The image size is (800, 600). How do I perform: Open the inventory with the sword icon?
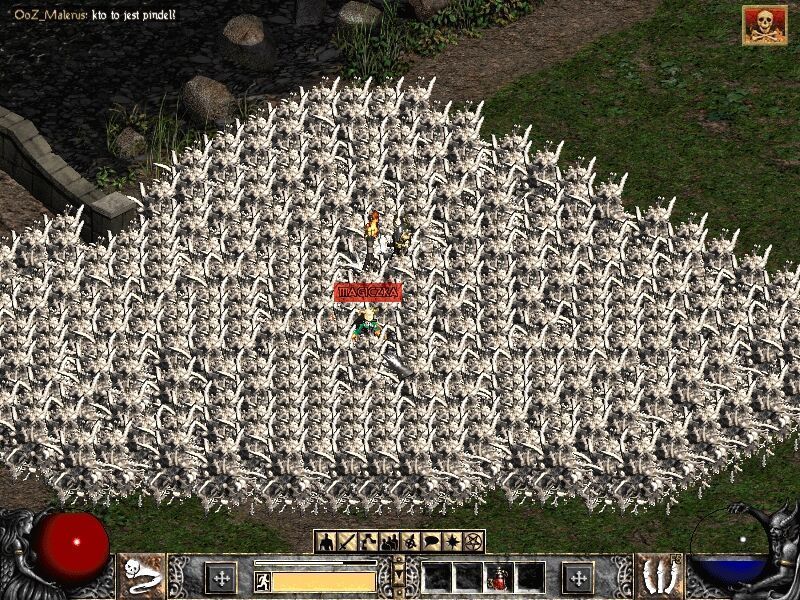click(x=347, y=542)
